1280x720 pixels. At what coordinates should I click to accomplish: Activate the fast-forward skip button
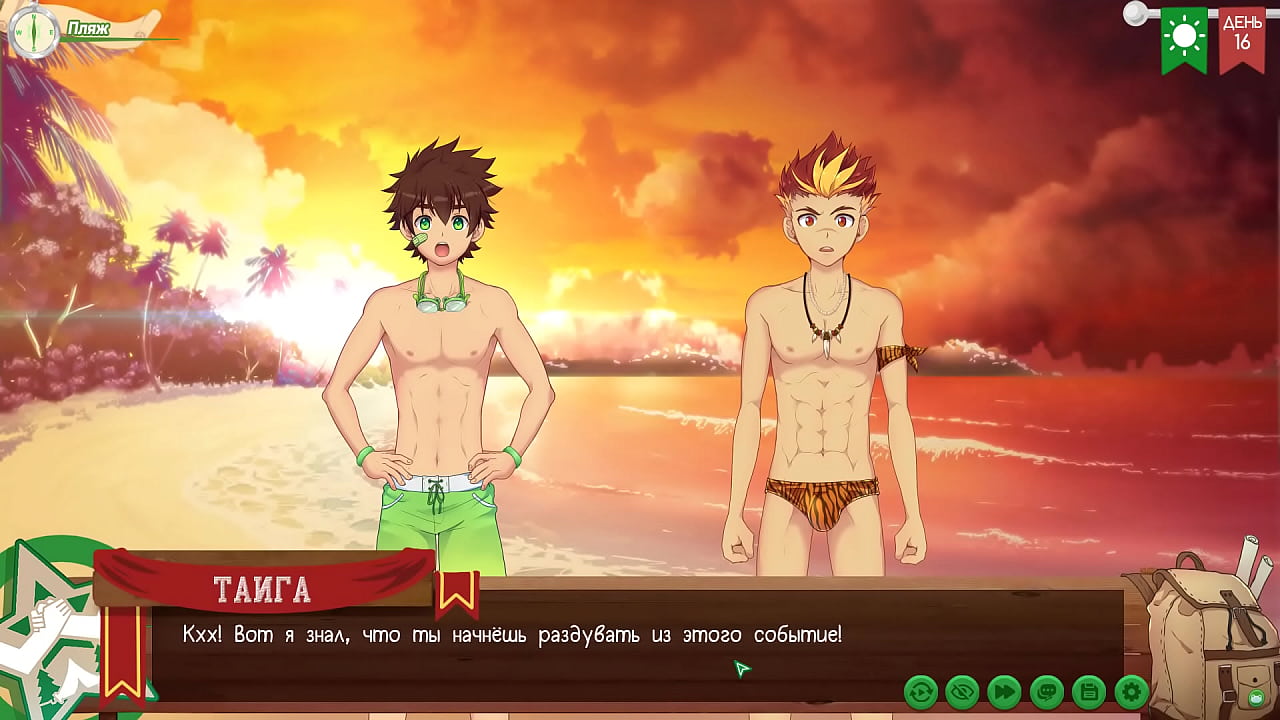tap(1004, 691)
